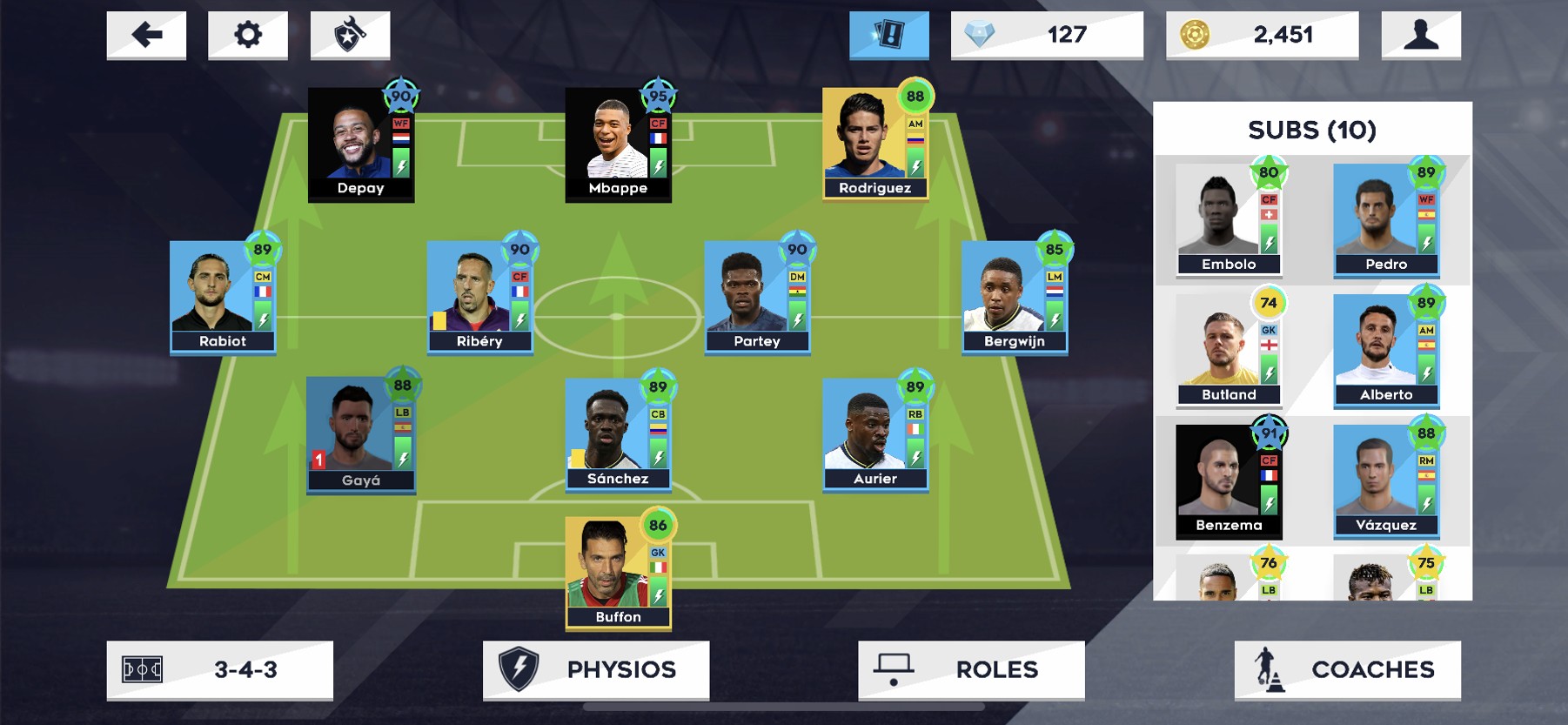Pick Ribéry's card in midfield
Screen dimensions: 1568x725
point(479,298)
